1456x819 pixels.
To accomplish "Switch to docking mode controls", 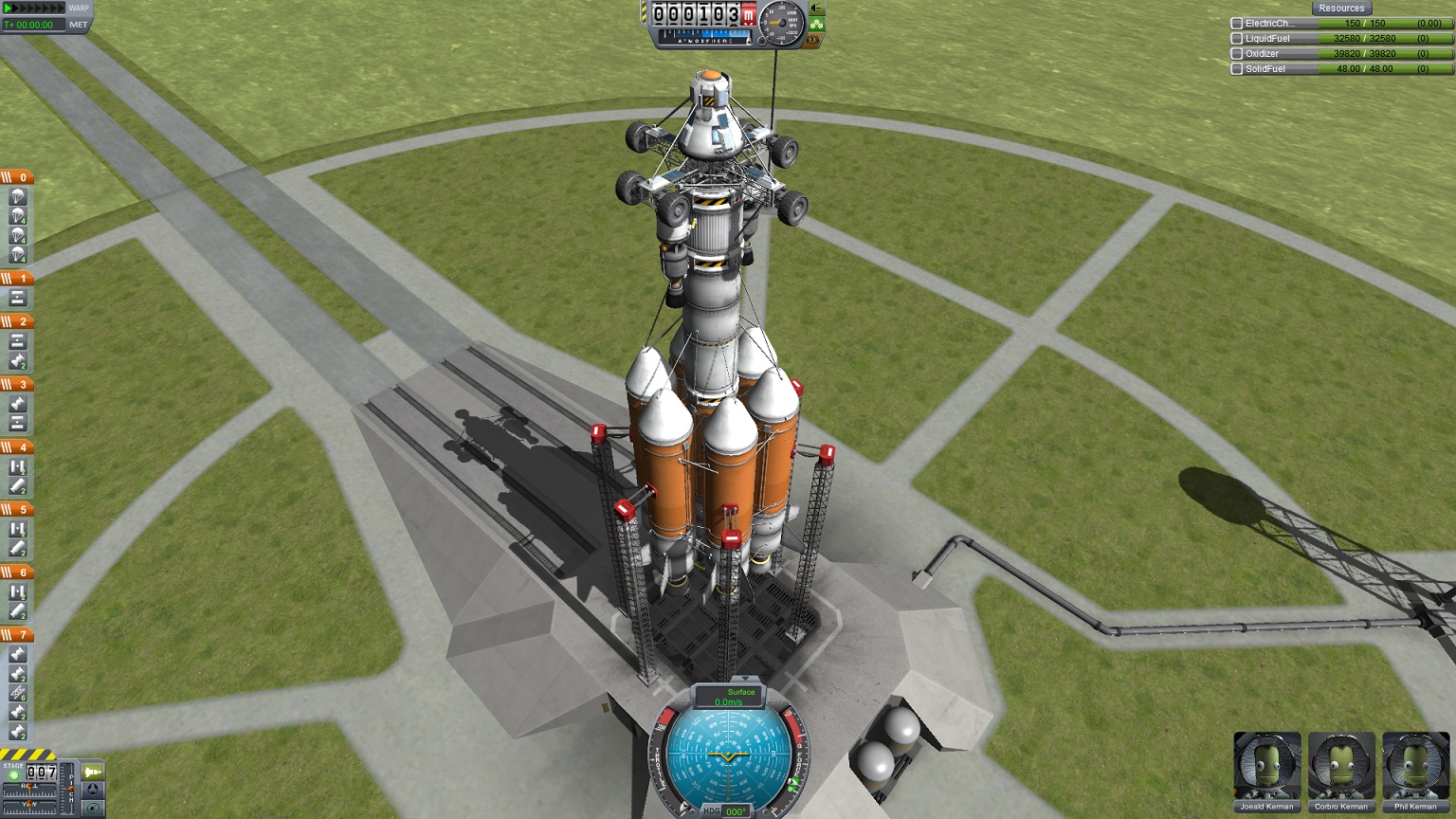I will [93, 791].
